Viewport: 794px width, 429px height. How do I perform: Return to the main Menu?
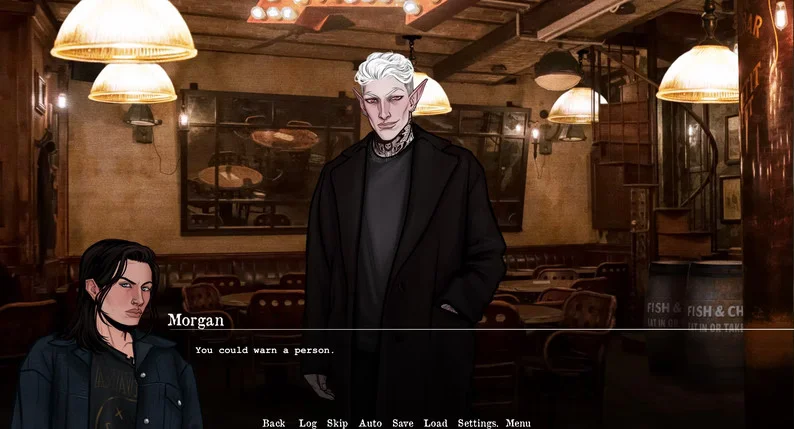[518, 423]
